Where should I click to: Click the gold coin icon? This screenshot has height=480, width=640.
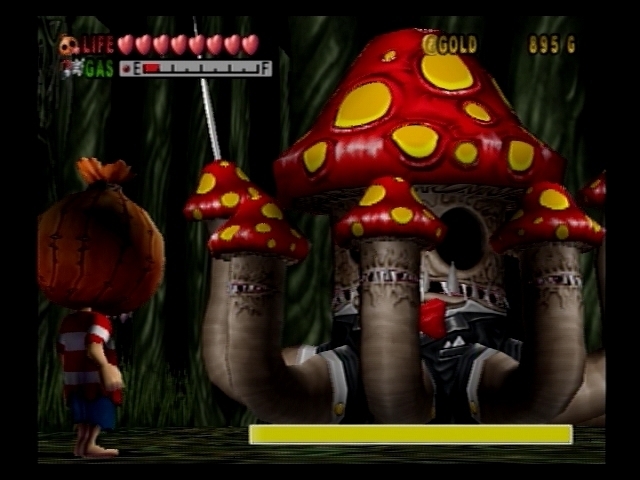(431, 44)
